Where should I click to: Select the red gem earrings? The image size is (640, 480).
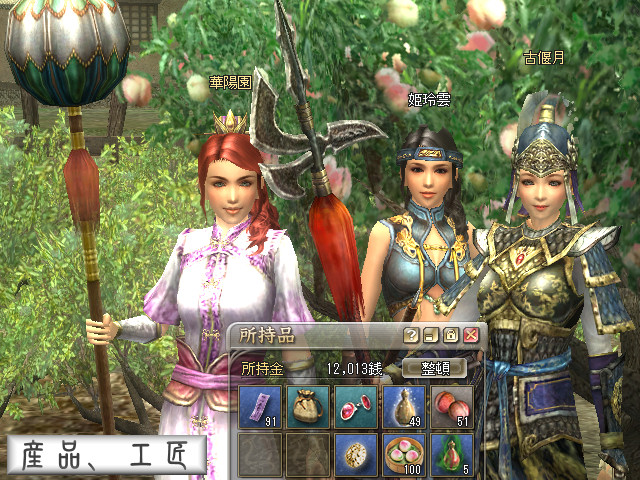pos(356,407)
